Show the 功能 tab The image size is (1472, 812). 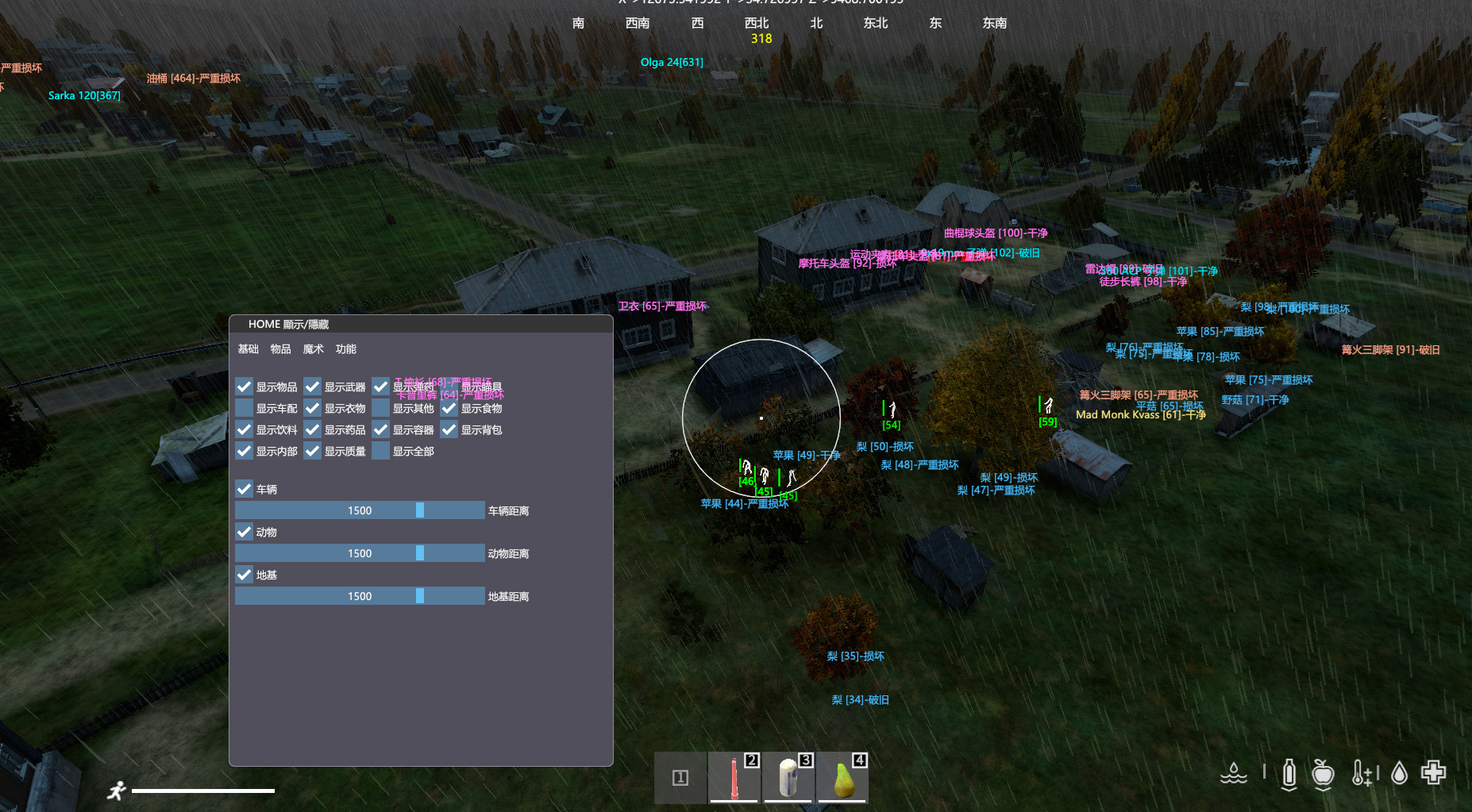345,349
